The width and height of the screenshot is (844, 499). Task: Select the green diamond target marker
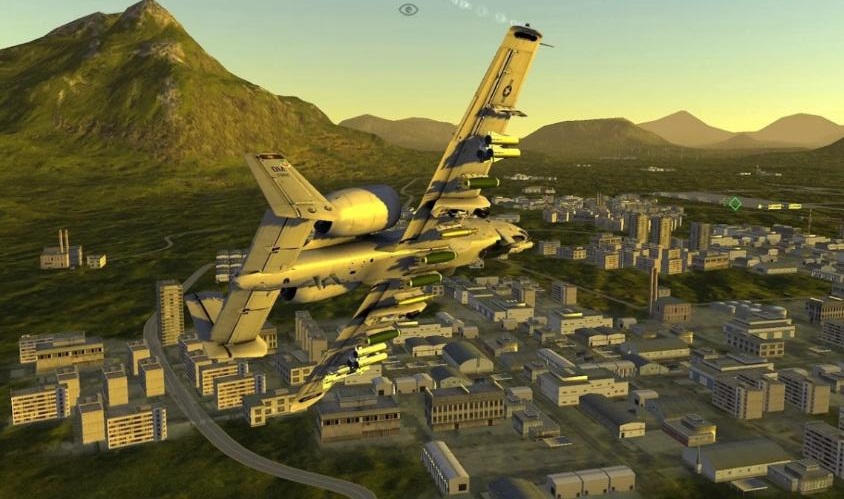pyautogui.click(x=734, y=204)
